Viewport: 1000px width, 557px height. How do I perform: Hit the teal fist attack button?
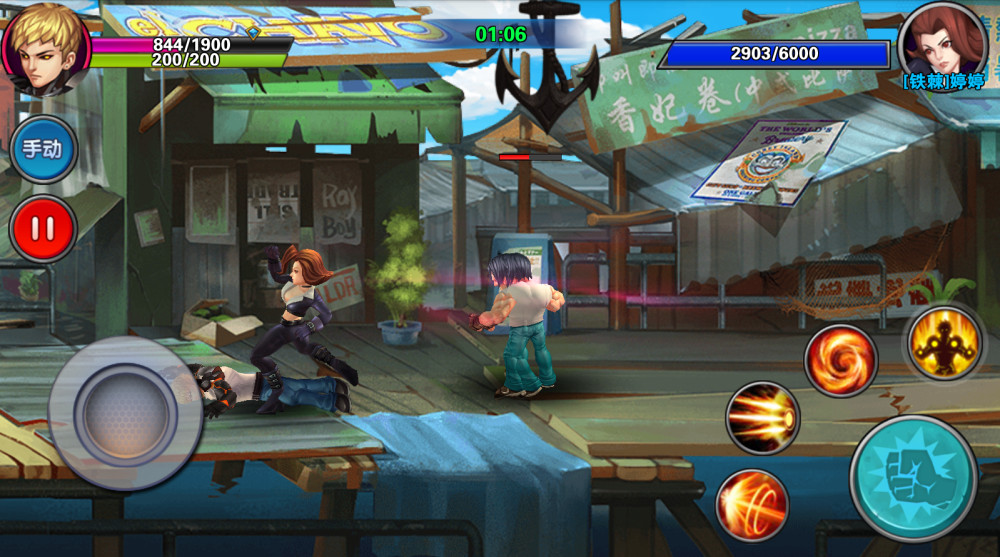point(913,478)
